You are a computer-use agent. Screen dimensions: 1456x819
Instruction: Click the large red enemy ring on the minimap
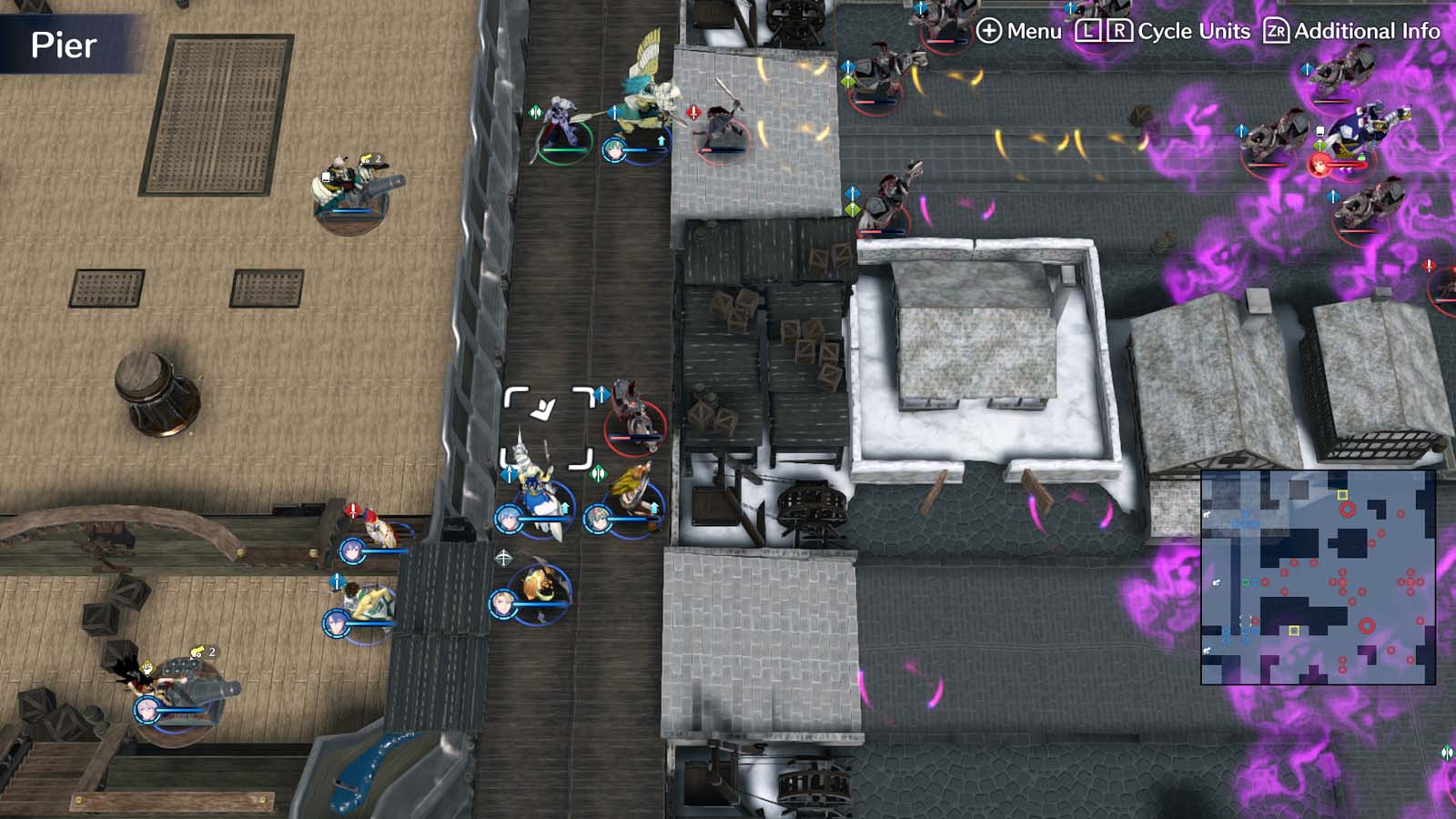coord(1367,624)
